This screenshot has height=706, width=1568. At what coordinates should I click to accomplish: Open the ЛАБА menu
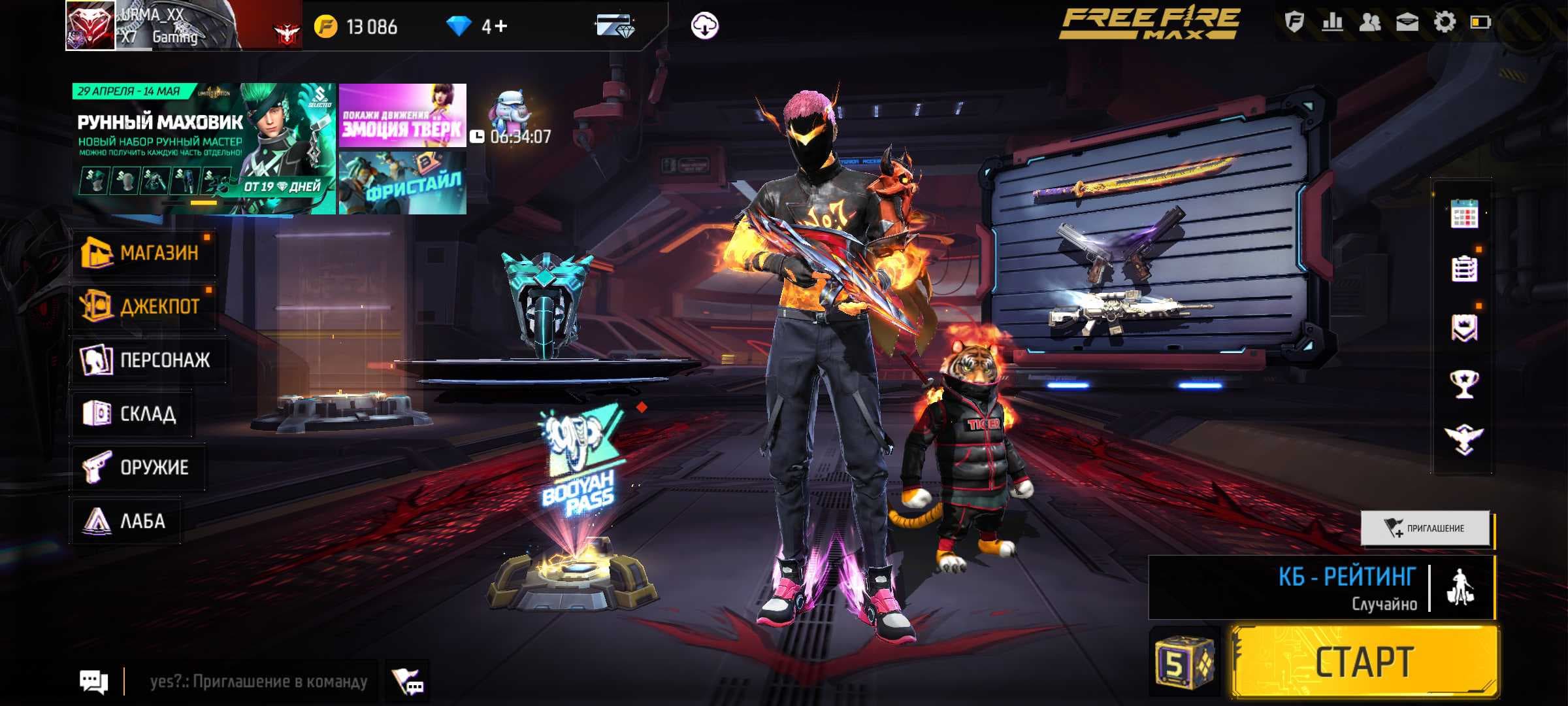pos(125,520)
